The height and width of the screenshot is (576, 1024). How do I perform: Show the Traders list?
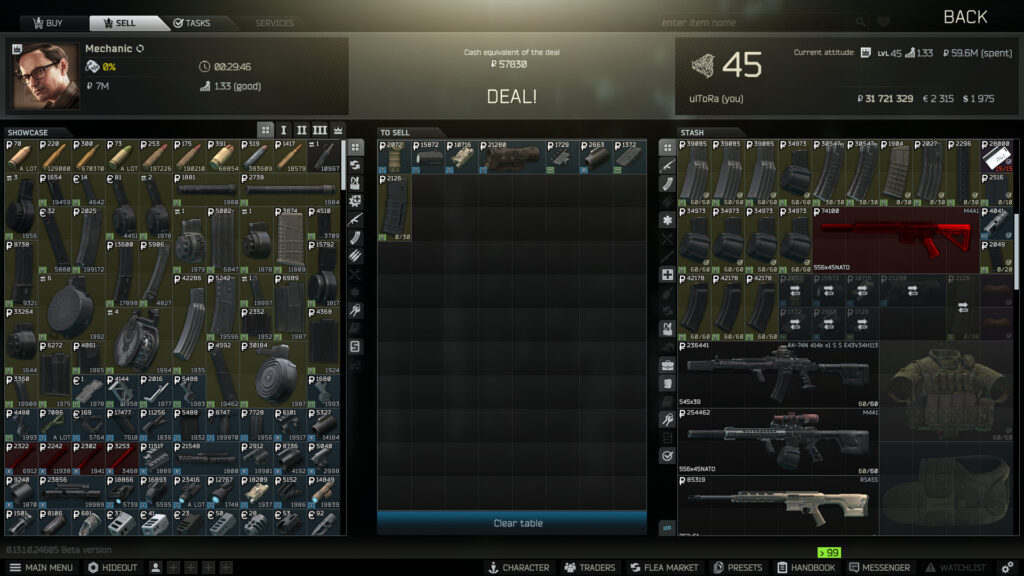589,567
